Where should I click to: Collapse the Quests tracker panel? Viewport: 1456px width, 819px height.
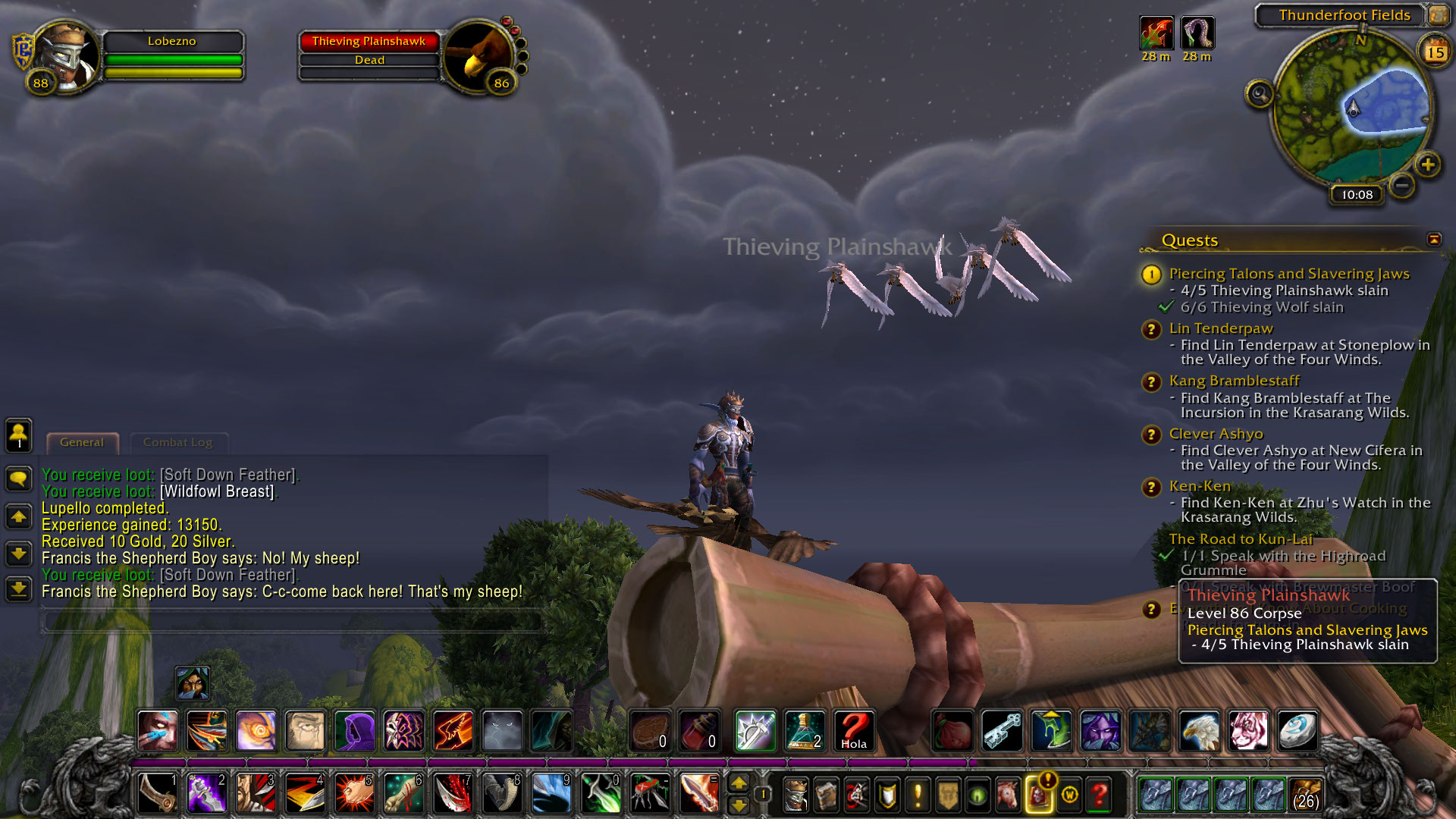pos(1434,240)
